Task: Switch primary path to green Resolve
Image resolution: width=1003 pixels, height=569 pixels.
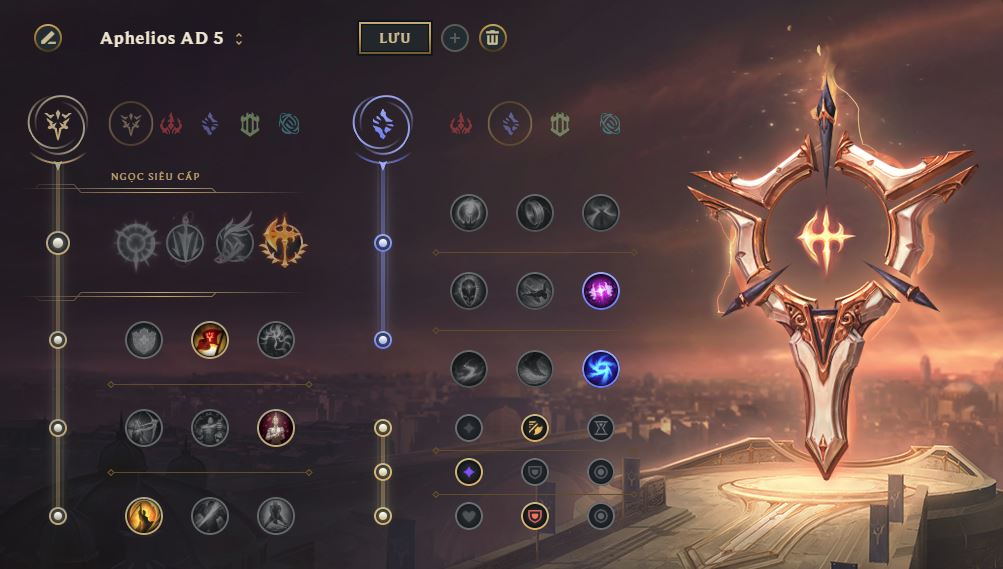Action: click(x=250, y=124)
